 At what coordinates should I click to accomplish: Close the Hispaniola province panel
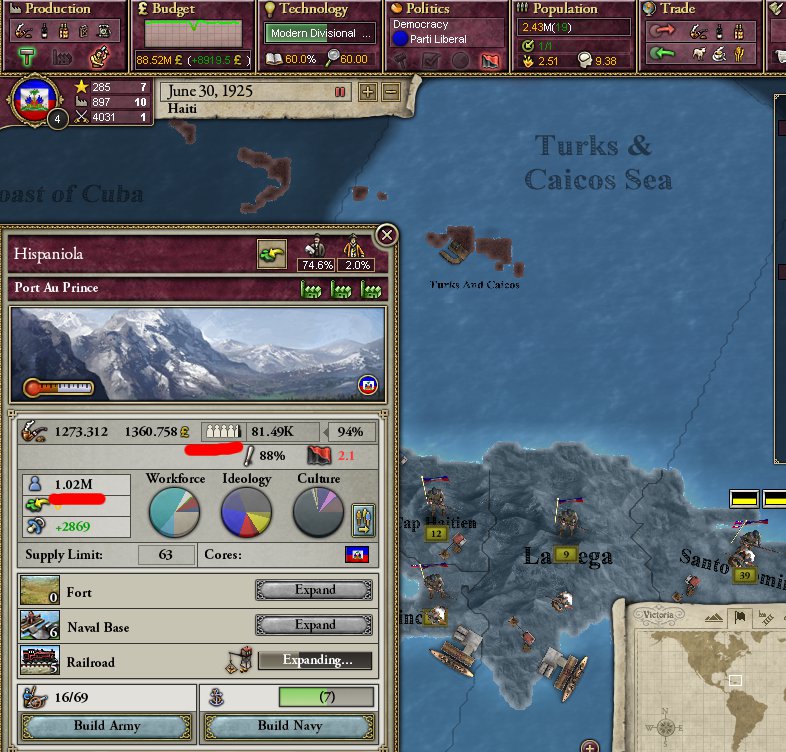coord(386,236)
